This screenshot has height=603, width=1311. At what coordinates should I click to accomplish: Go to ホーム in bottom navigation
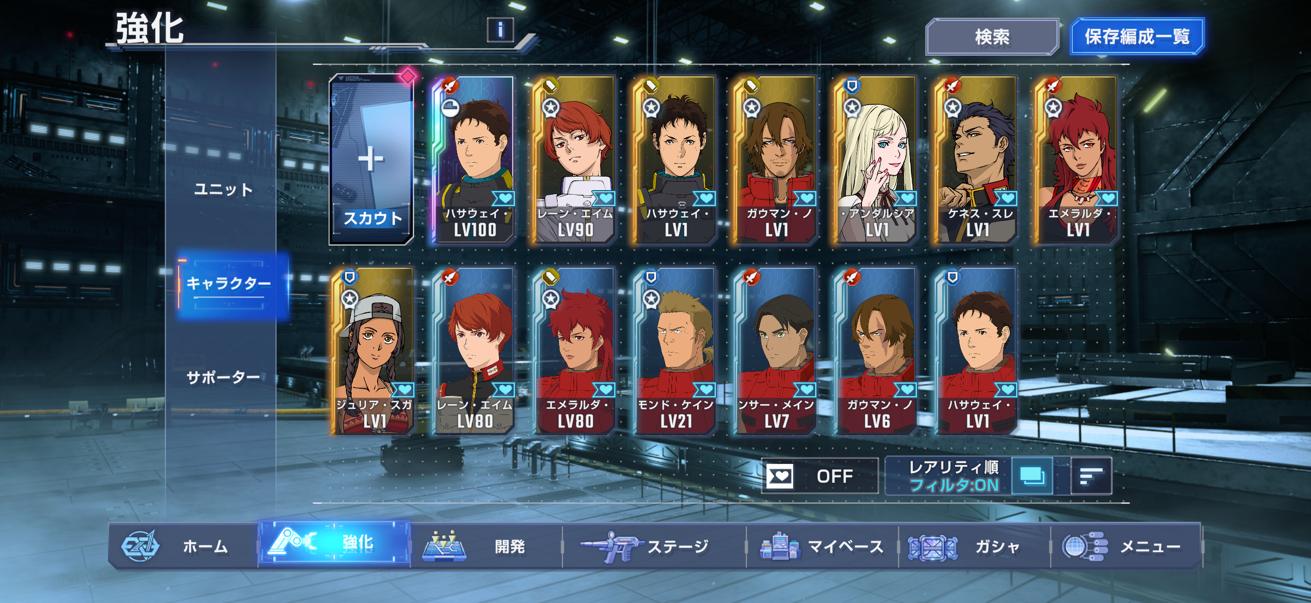tap(184, 546)
